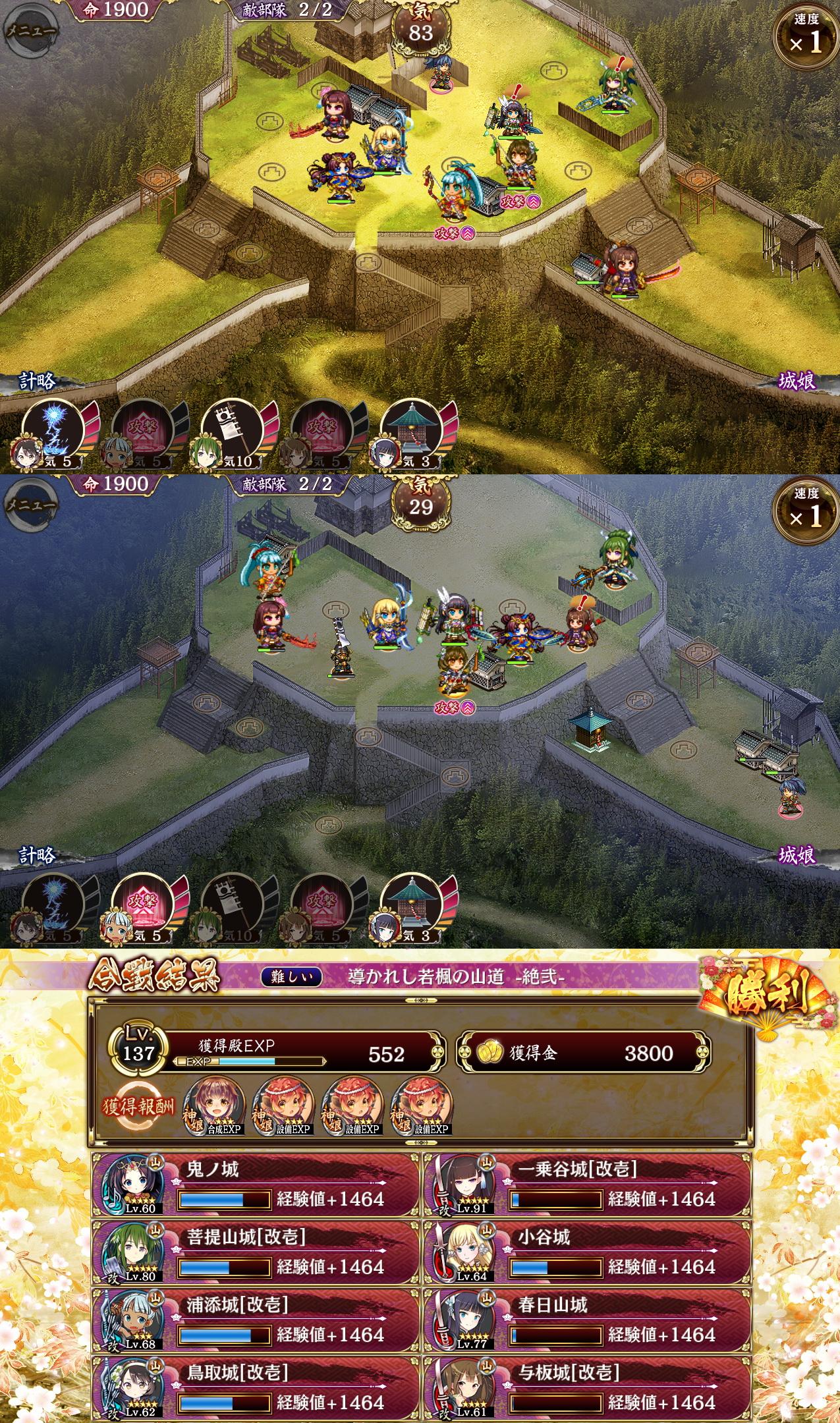Screen dimensions: 840x1423
Task: Click the 難しい difficulty label
Action: (x=292, y=977)
